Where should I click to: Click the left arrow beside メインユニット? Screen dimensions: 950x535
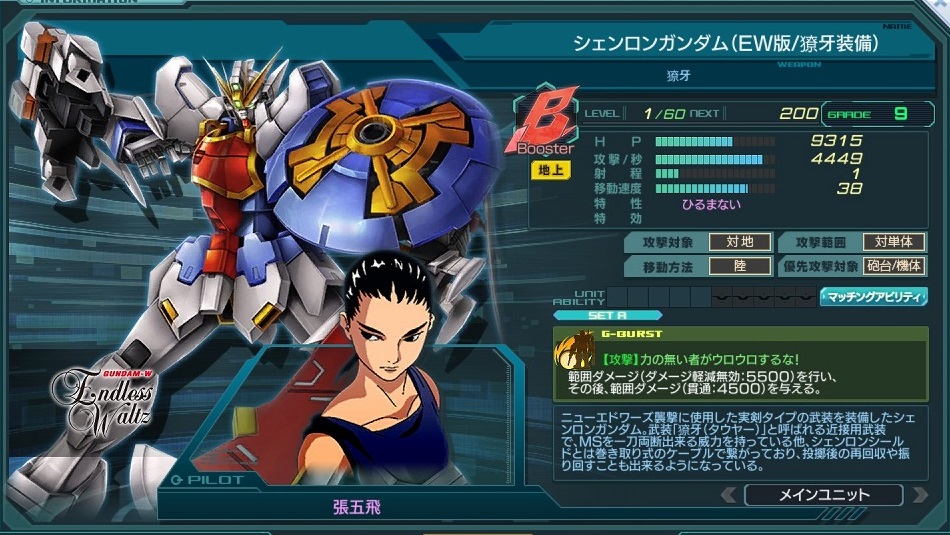pyautogui.click(x=729, y=495)
